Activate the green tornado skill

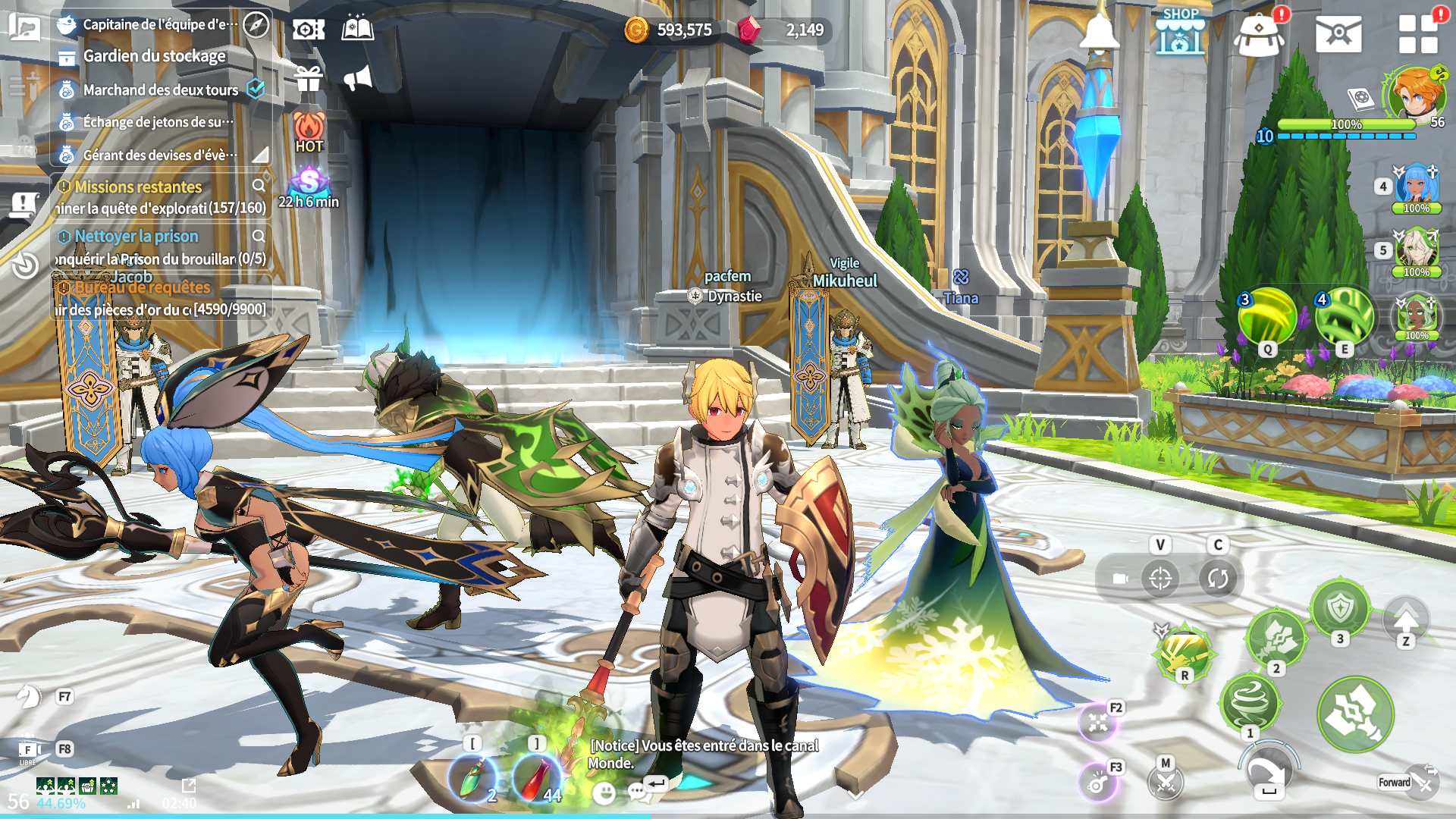pos(1249,701)
